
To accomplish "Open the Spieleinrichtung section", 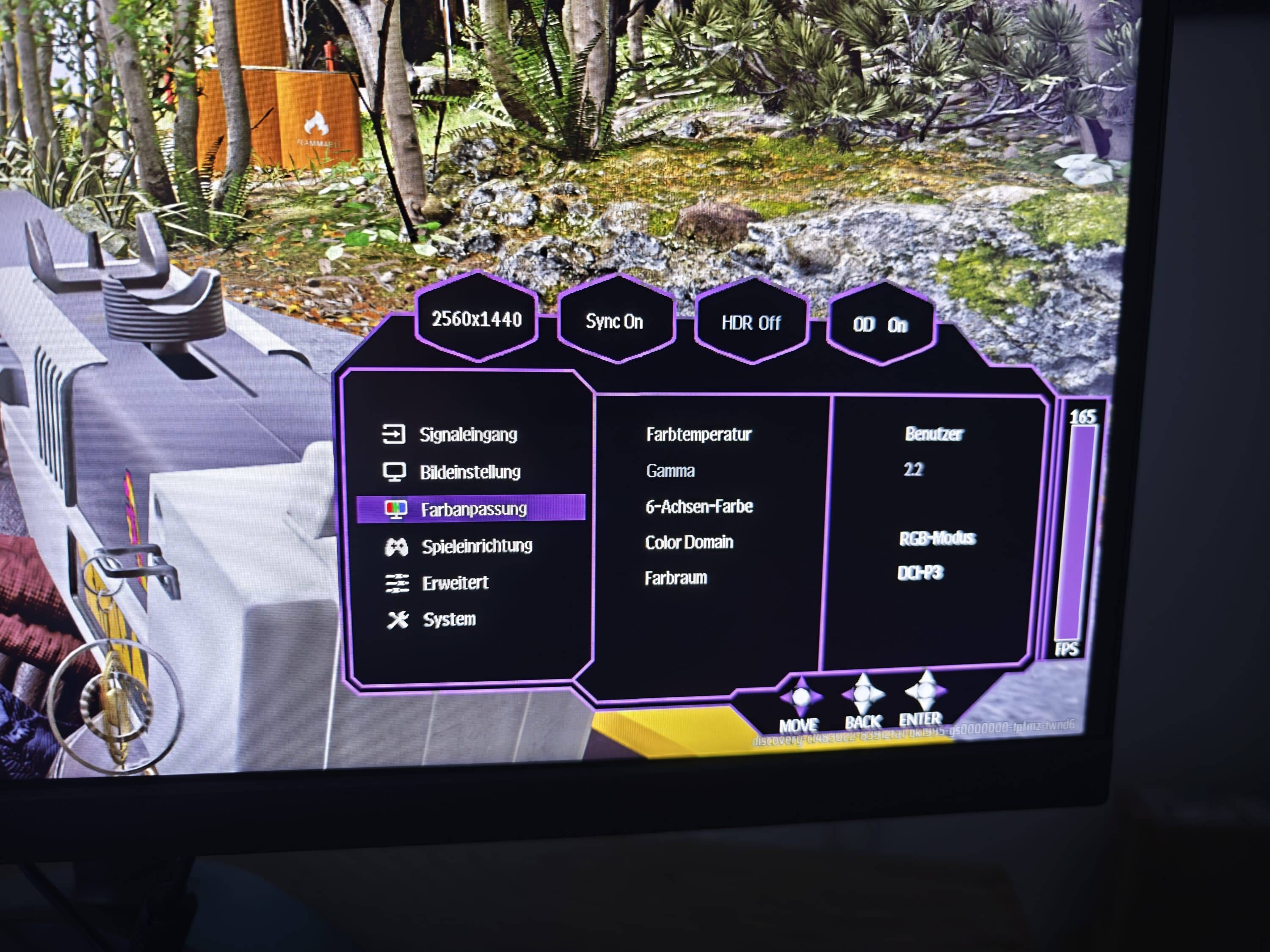I will coord(477,546).
